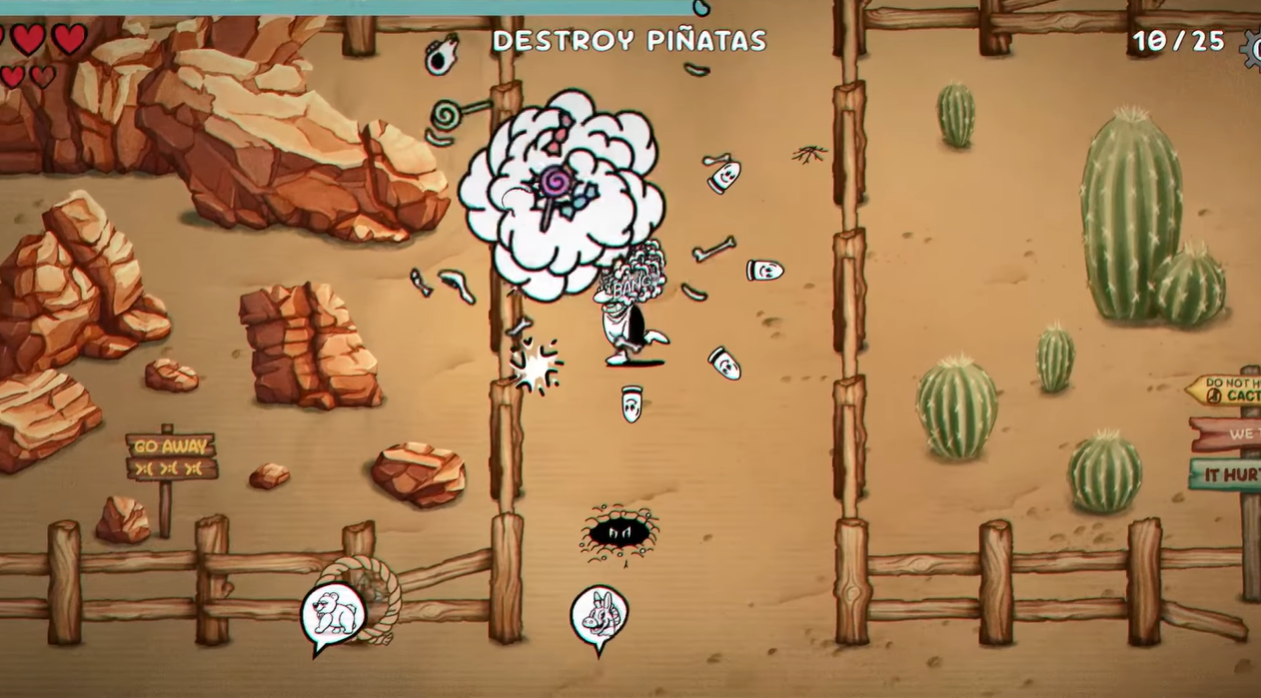Screen dimensions: 1261x698
Task: Open settings with the gear icon
Action: tap(1252, 49)
